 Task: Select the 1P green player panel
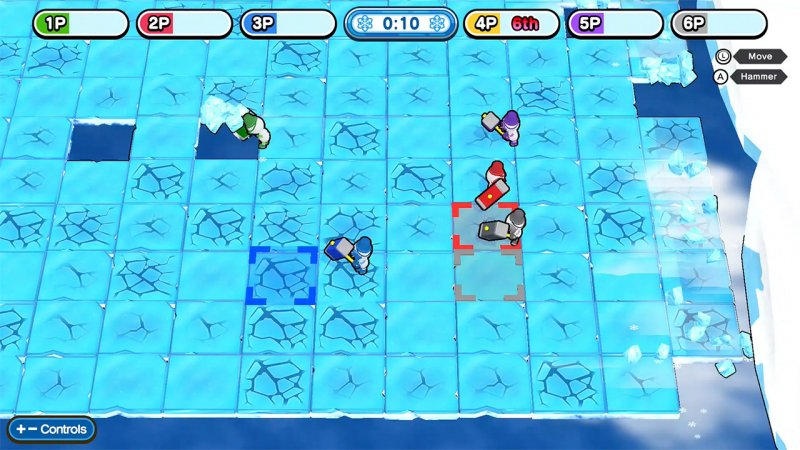coord(81,23)
